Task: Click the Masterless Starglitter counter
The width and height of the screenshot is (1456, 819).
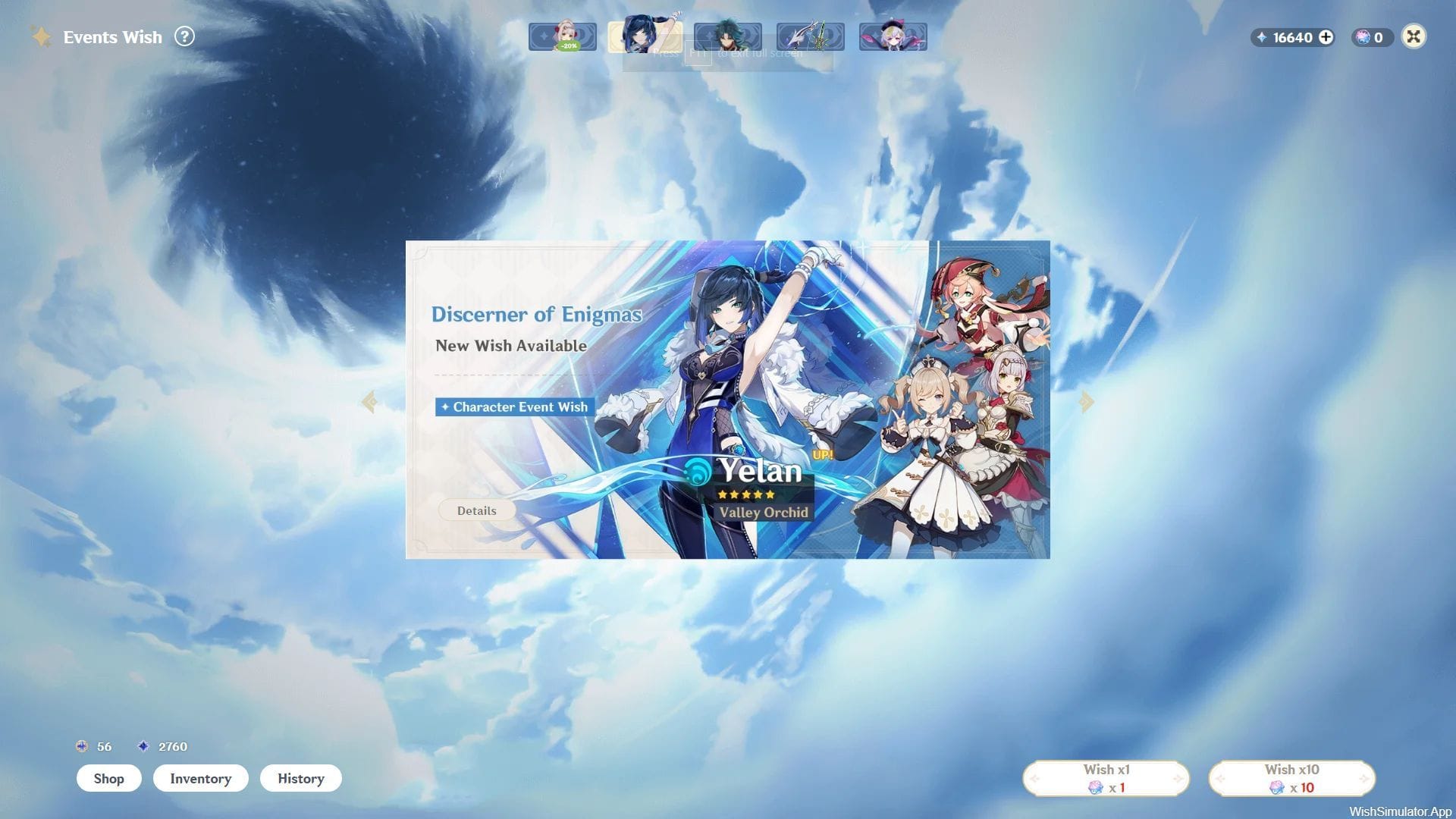Action: (x=91, y=746)
